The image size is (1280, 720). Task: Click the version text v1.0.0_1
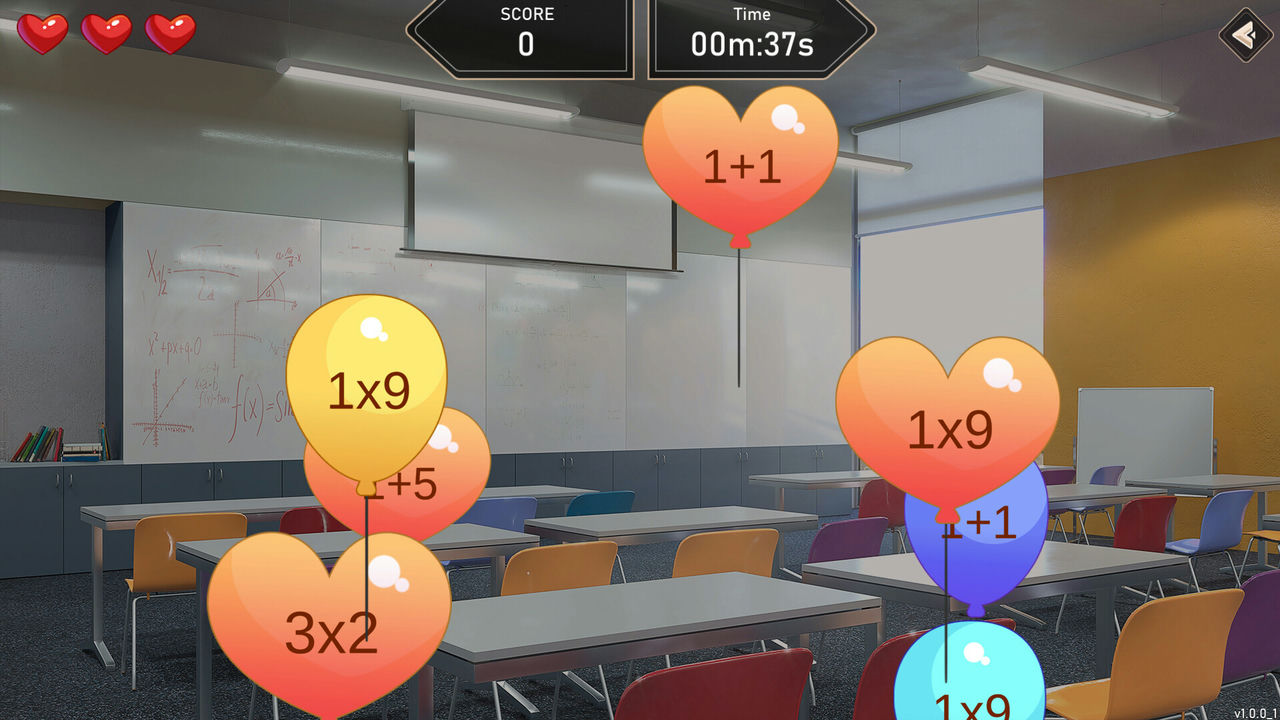(x=1257, y=712)
